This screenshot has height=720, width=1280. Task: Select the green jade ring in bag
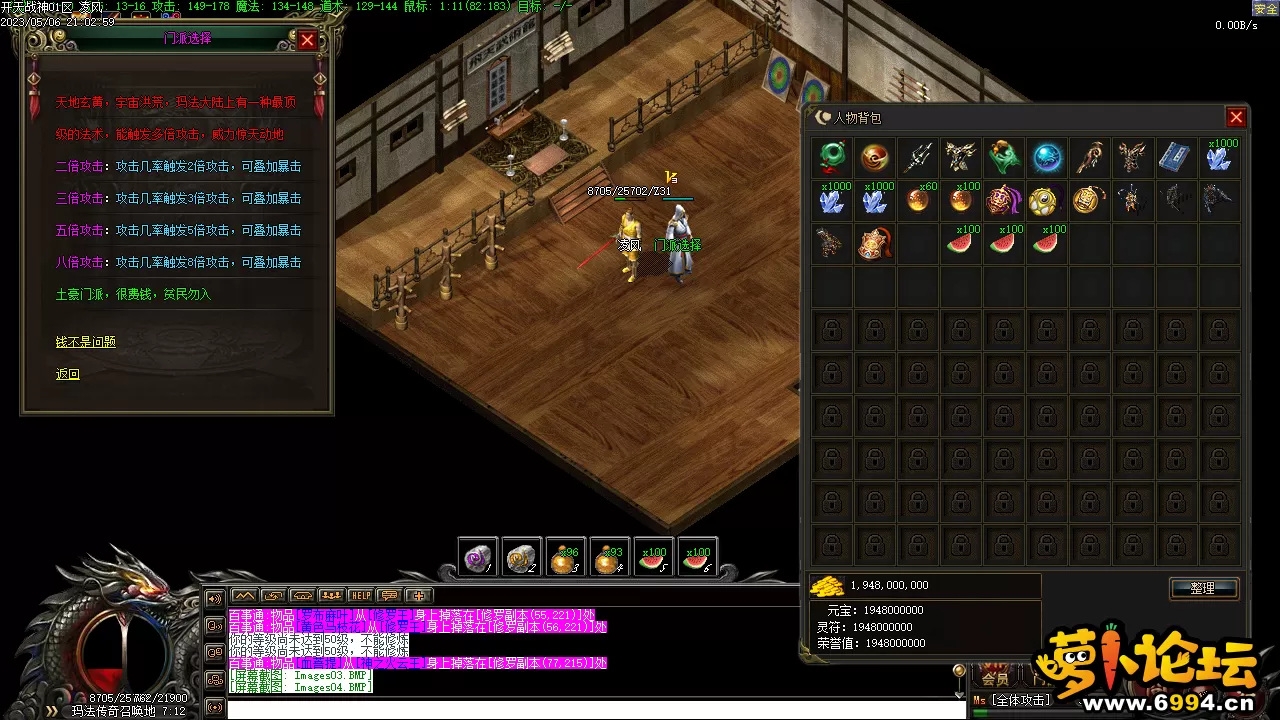[x=832, y=158]
